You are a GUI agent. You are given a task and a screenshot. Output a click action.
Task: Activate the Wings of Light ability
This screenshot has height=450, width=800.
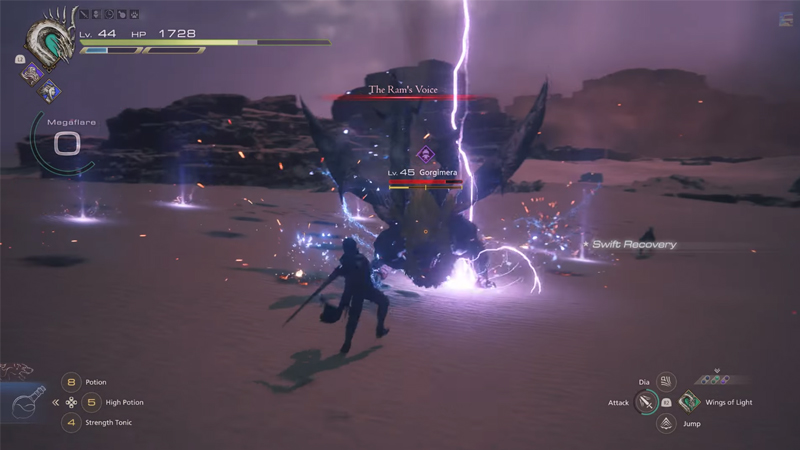[x=689, y=402]
